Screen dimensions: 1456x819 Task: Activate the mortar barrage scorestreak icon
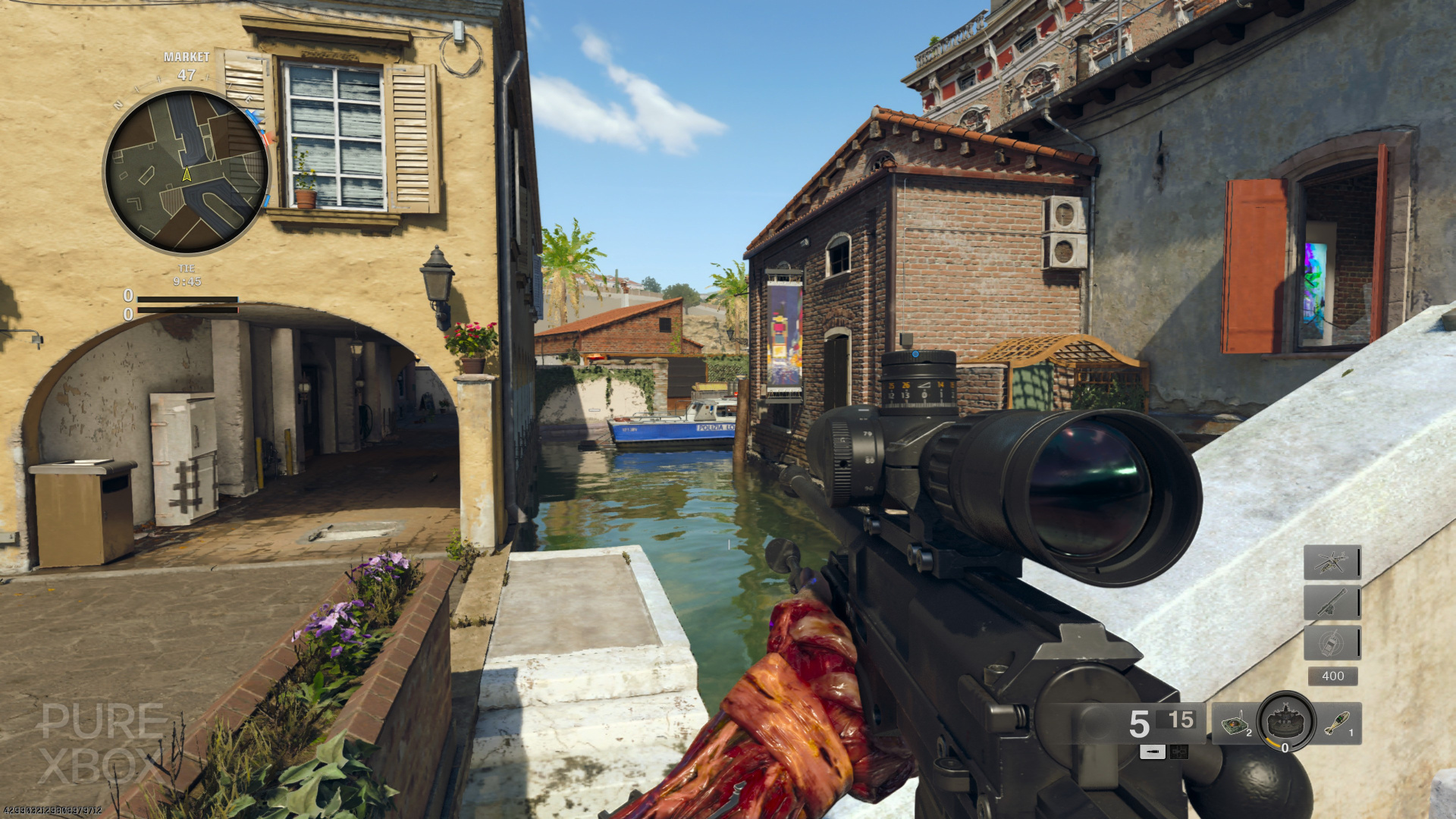(1332, 601)
